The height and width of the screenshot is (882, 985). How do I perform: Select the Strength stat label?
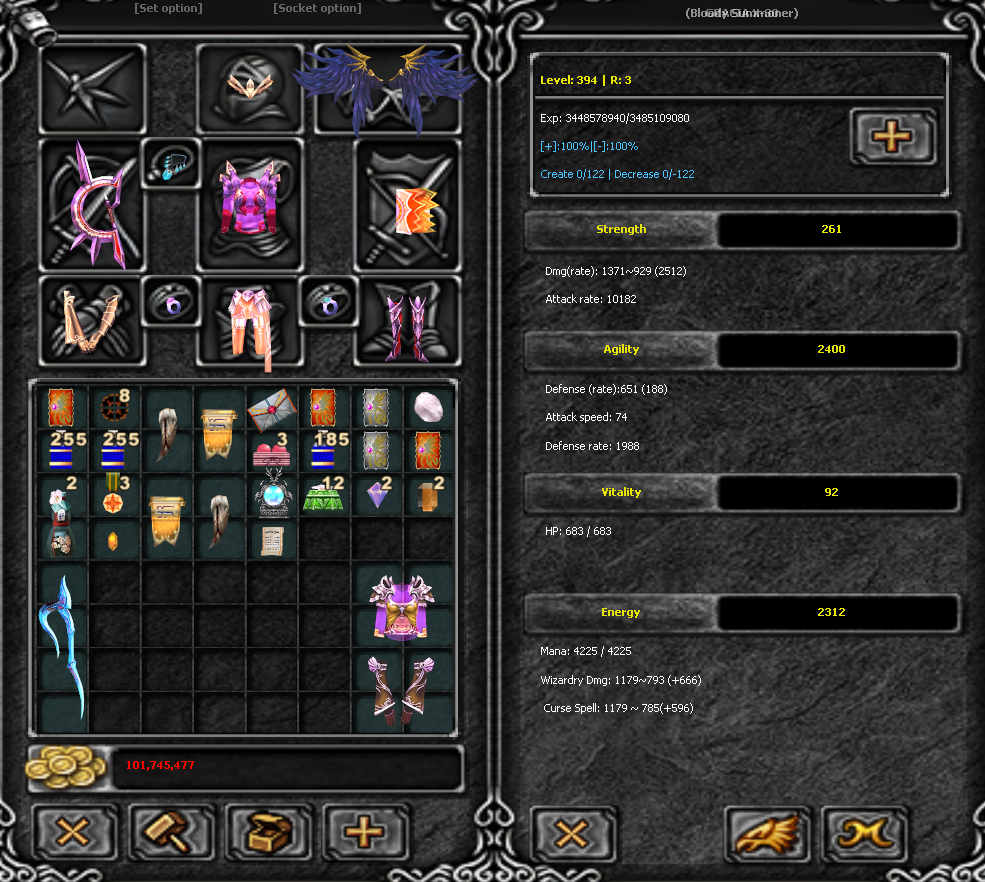[x=621, y=229]
